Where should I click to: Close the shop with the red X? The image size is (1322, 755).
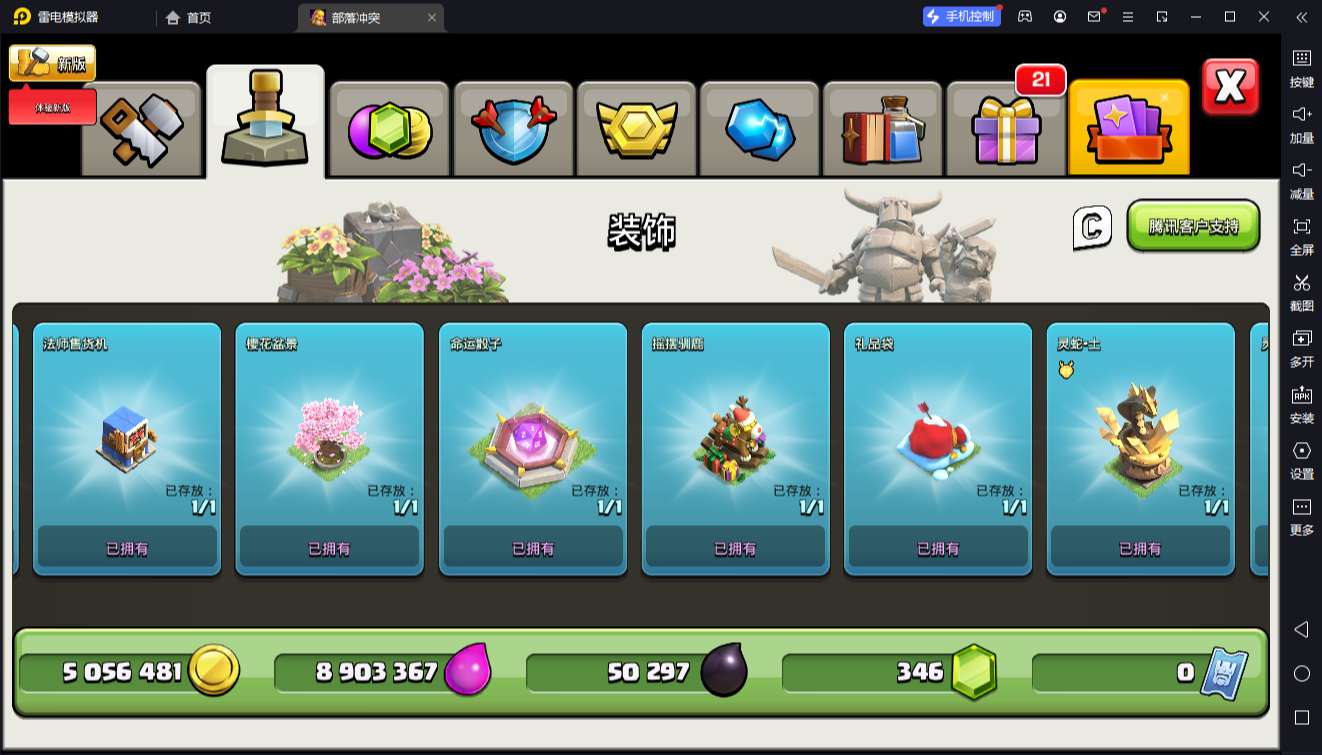pyautogui.click(x=1230, y=87)
